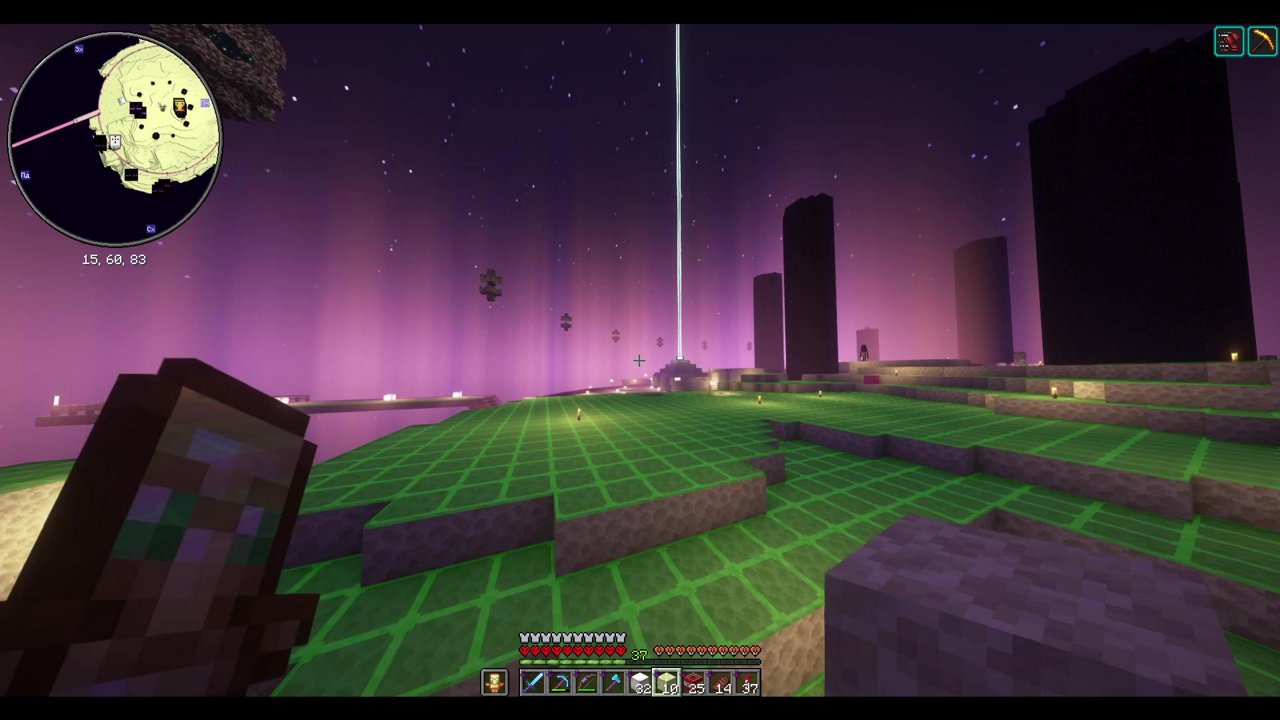Select the white block stack of 32
This screenshot has width=1280, height=720.
pos(640,681)
